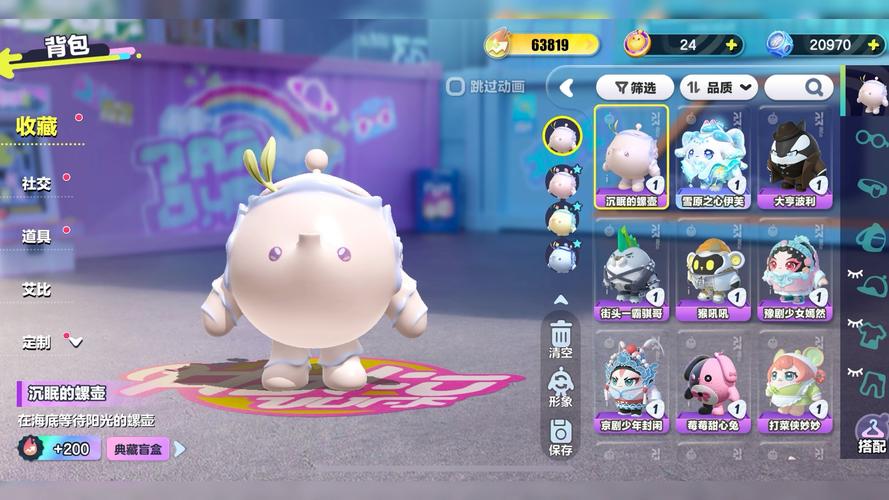This screenshot has width=889, height=500.
Task: Clear the outfit with 清空 button
Action: click(560, 338)
